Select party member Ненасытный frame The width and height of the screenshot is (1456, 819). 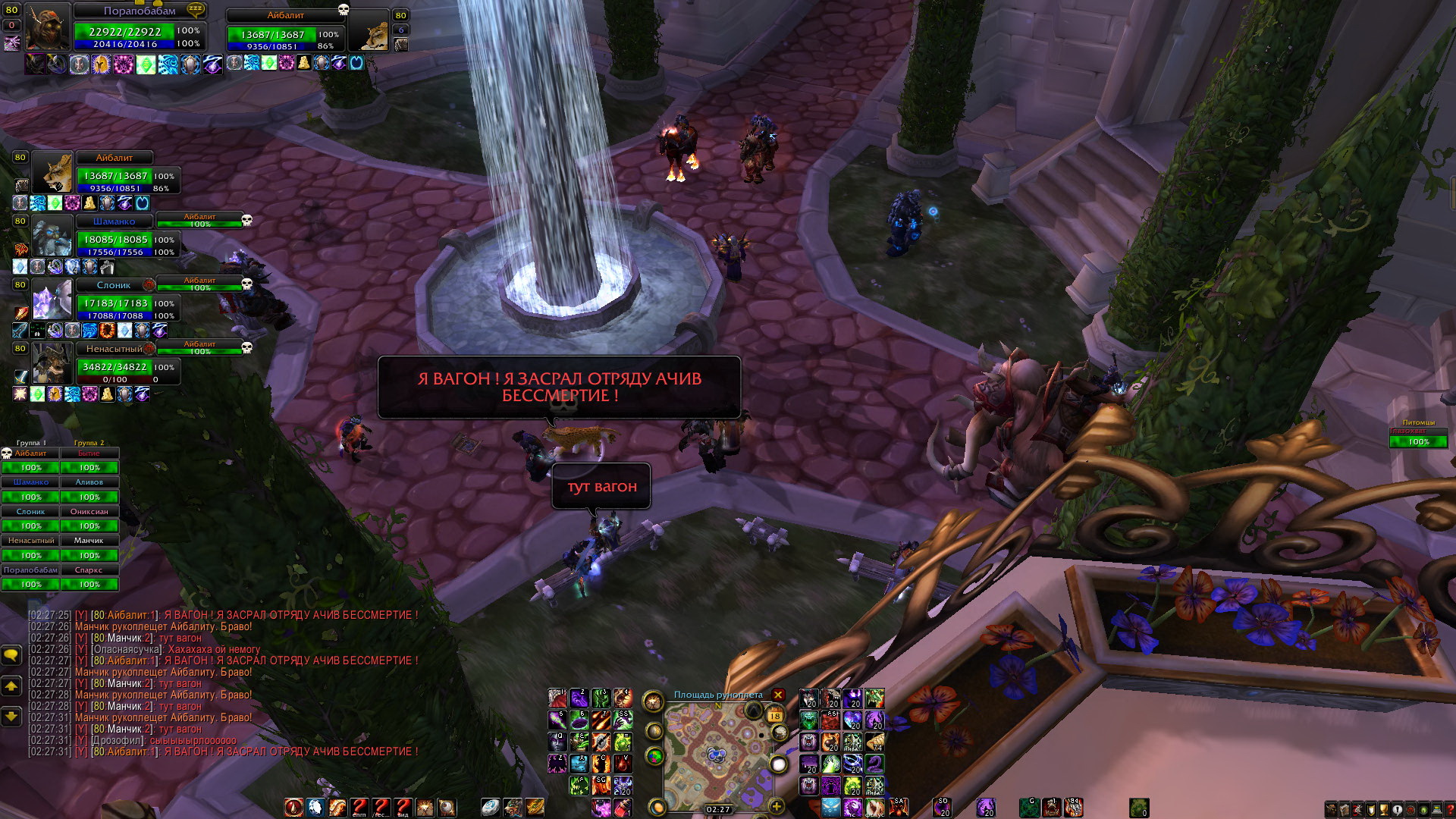tap(114, 366)
